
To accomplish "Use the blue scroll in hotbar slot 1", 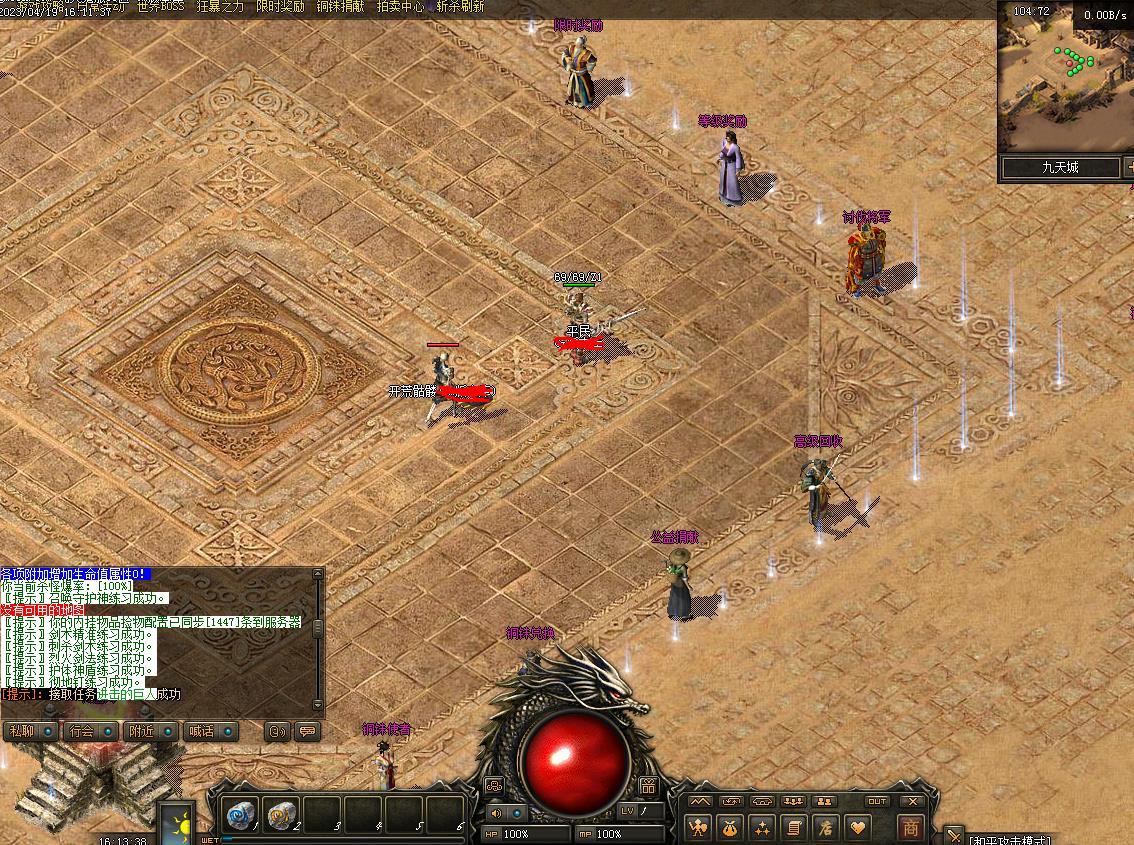I will tap(240, 814).
